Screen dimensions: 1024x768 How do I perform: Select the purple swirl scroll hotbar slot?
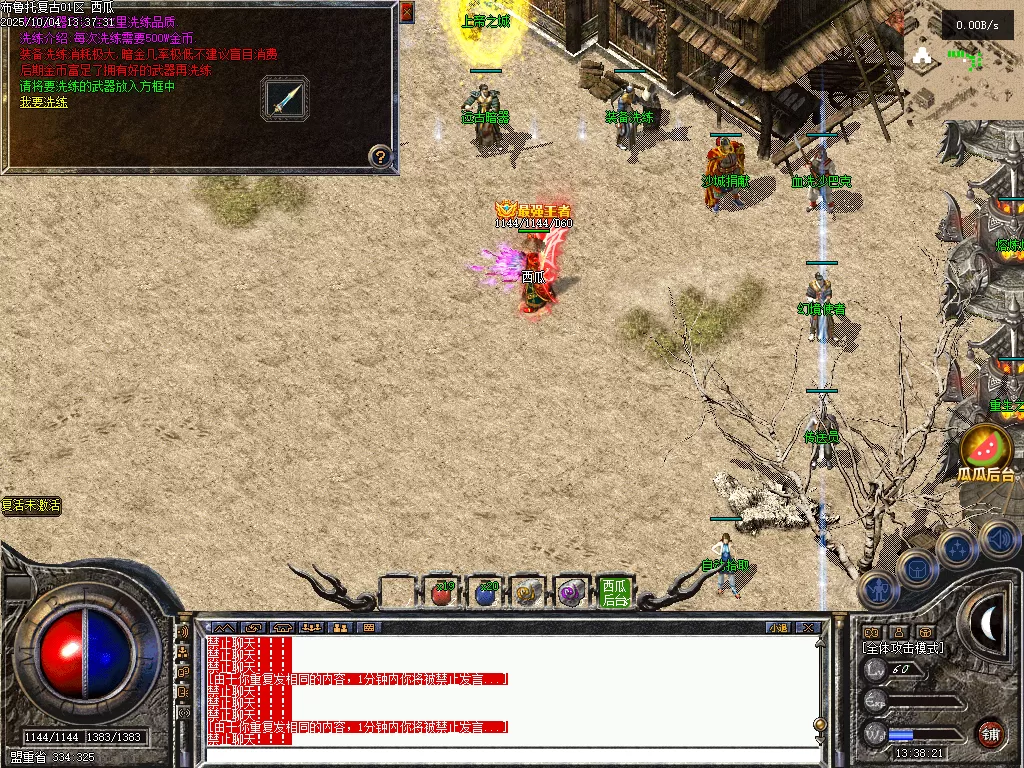(x=572, y=594)
